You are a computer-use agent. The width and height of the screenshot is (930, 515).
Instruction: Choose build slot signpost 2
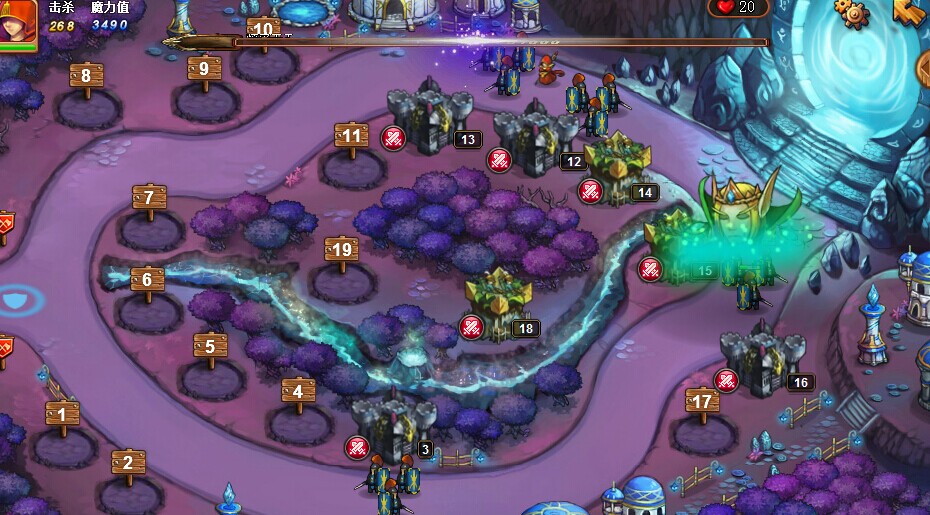(x=128, y=462)
